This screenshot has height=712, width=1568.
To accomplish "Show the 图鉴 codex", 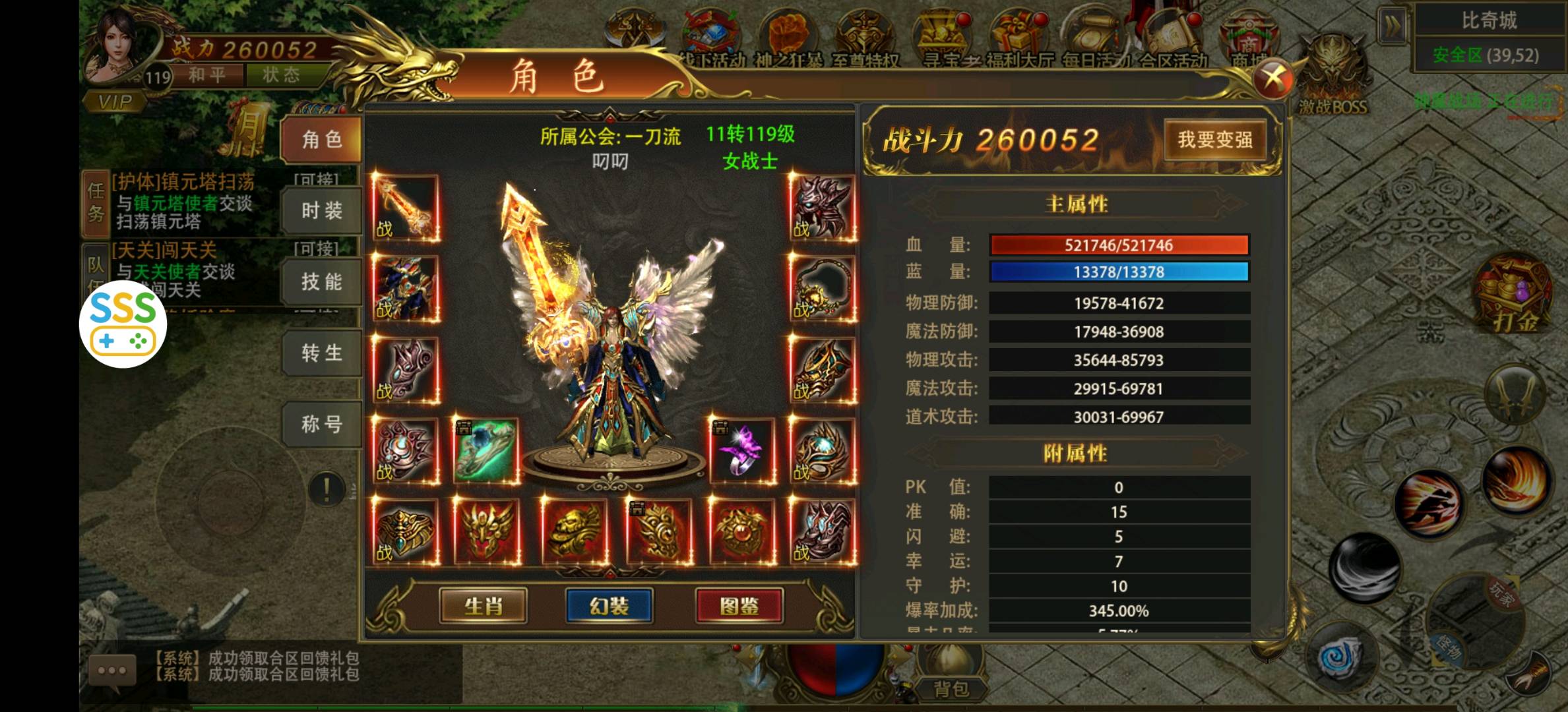I will click(x=739, y=606).
